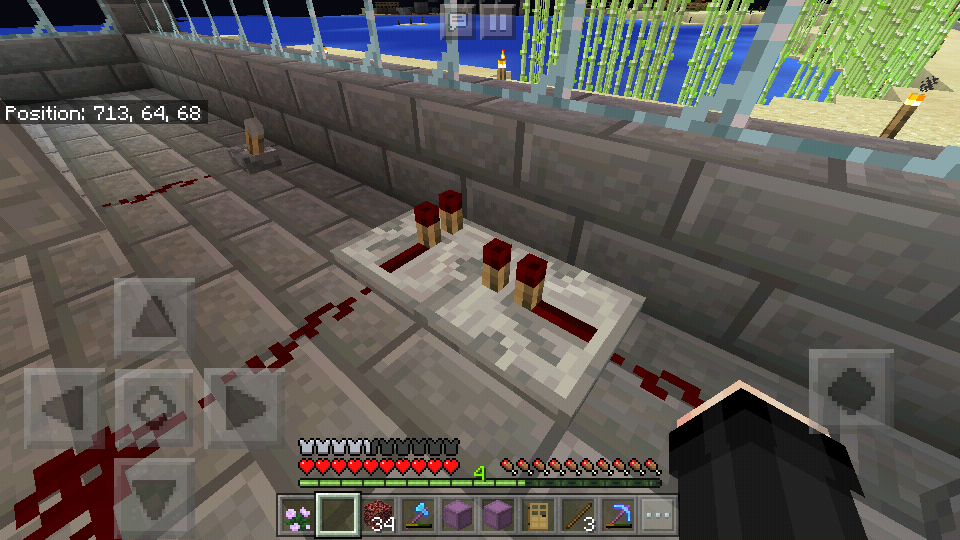Pause the game with the pause button
Viewport: 960px width, 540px height.
(x=497, y=21)
